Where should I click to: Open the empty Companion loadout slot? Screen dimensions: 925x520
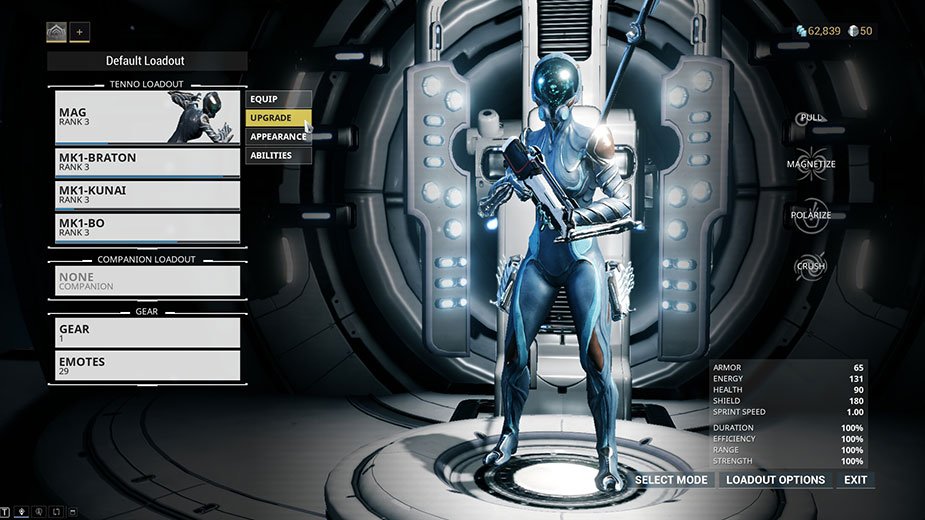[147, 281]
